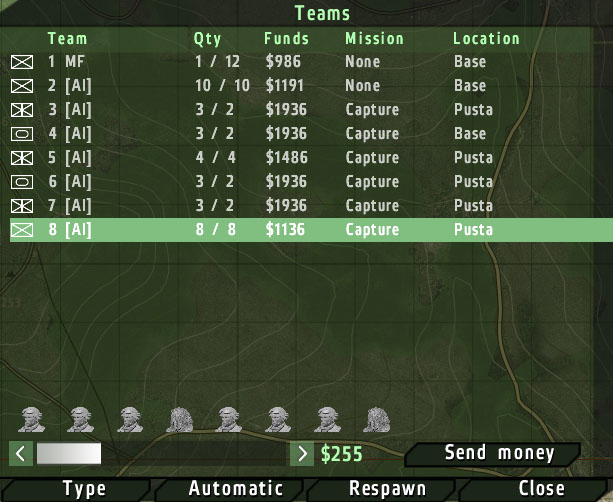Screen dimensions: 613x502
Task: Decrease money amount with left arrow
Action: [x=22, y=454]
